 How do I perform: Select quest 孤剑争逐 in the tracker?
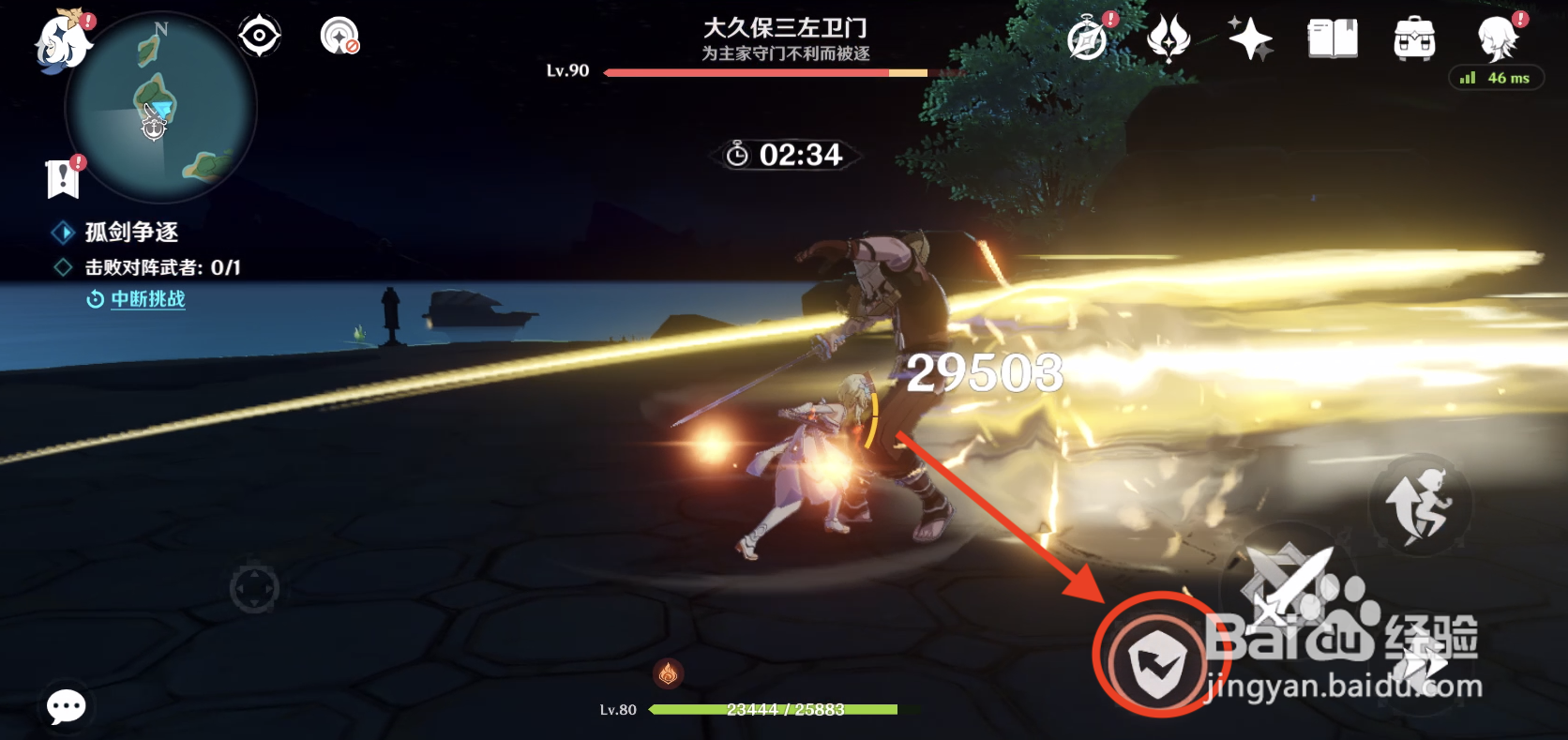tap(131, 233)
